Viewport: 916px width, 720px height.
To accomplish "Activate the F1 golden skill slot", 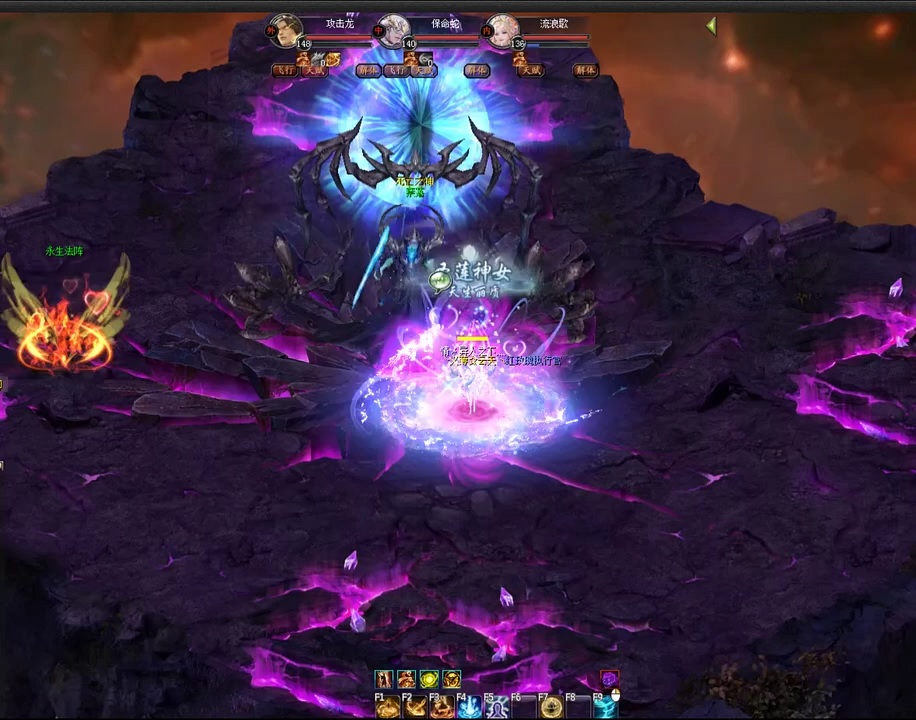I will tap(389, 708).
